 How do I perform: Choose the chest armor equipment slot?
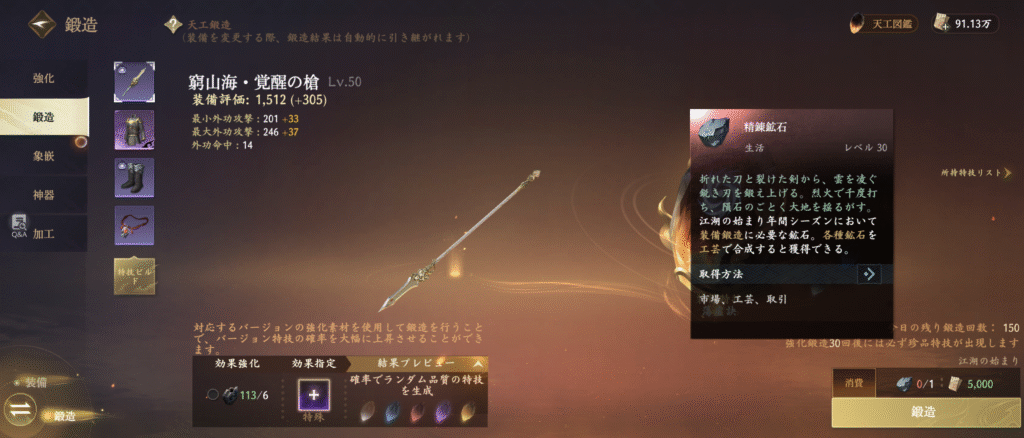(134, 129)
